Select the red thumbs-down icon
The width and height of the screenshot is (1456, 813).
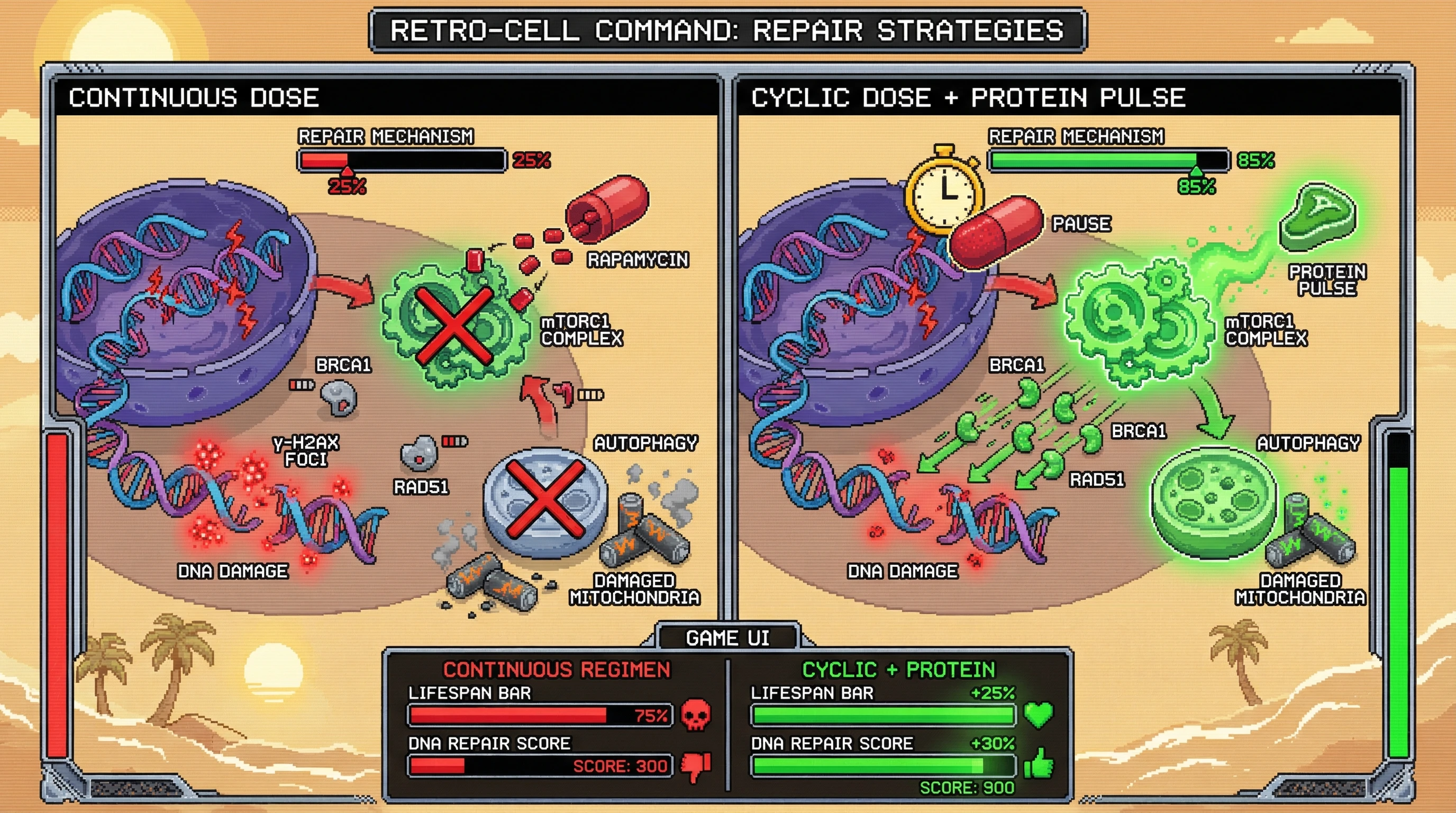(696, 766)
